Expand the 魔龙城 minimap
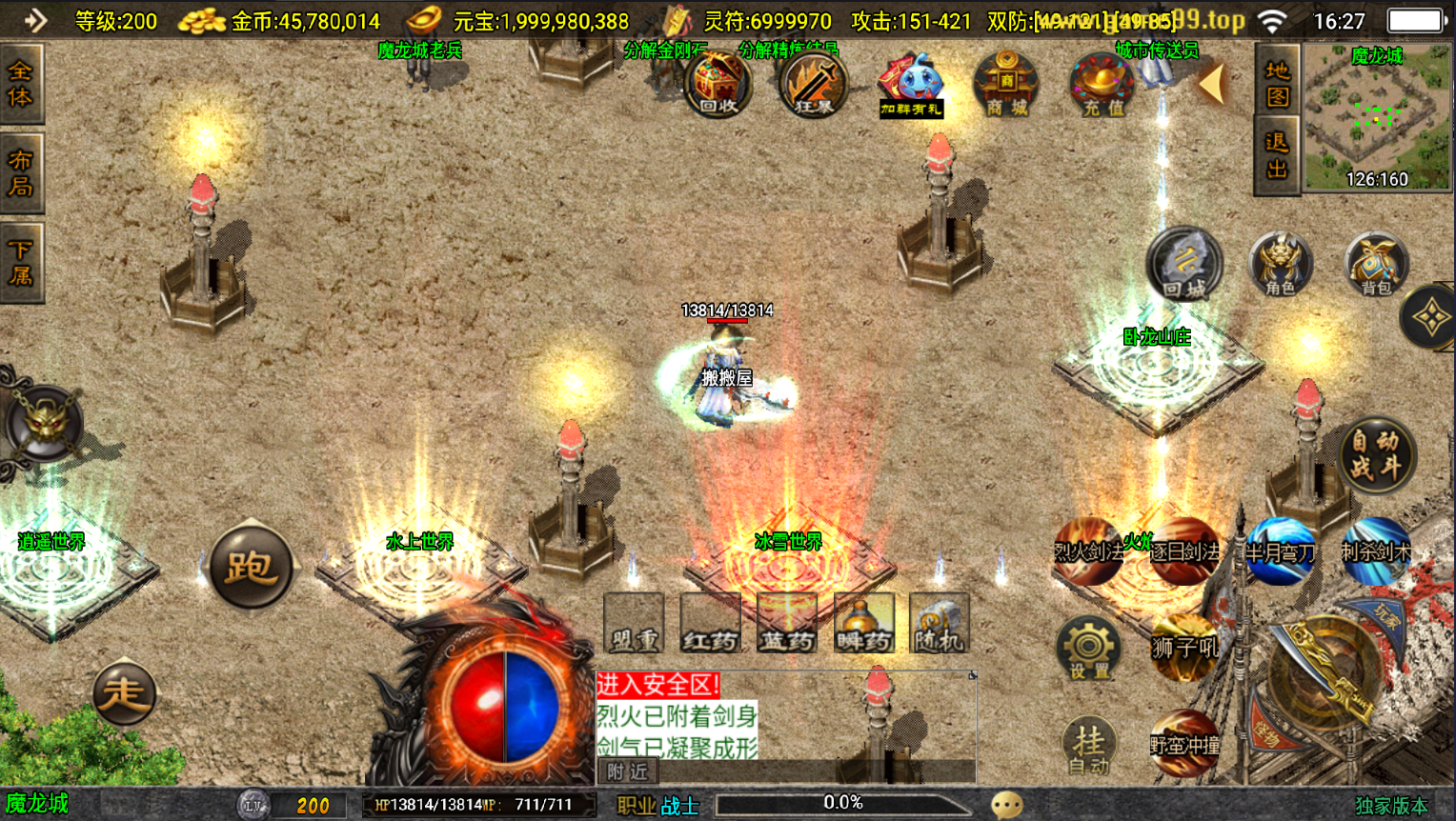The image size is (1456, 821). (x=1376, y=118)
